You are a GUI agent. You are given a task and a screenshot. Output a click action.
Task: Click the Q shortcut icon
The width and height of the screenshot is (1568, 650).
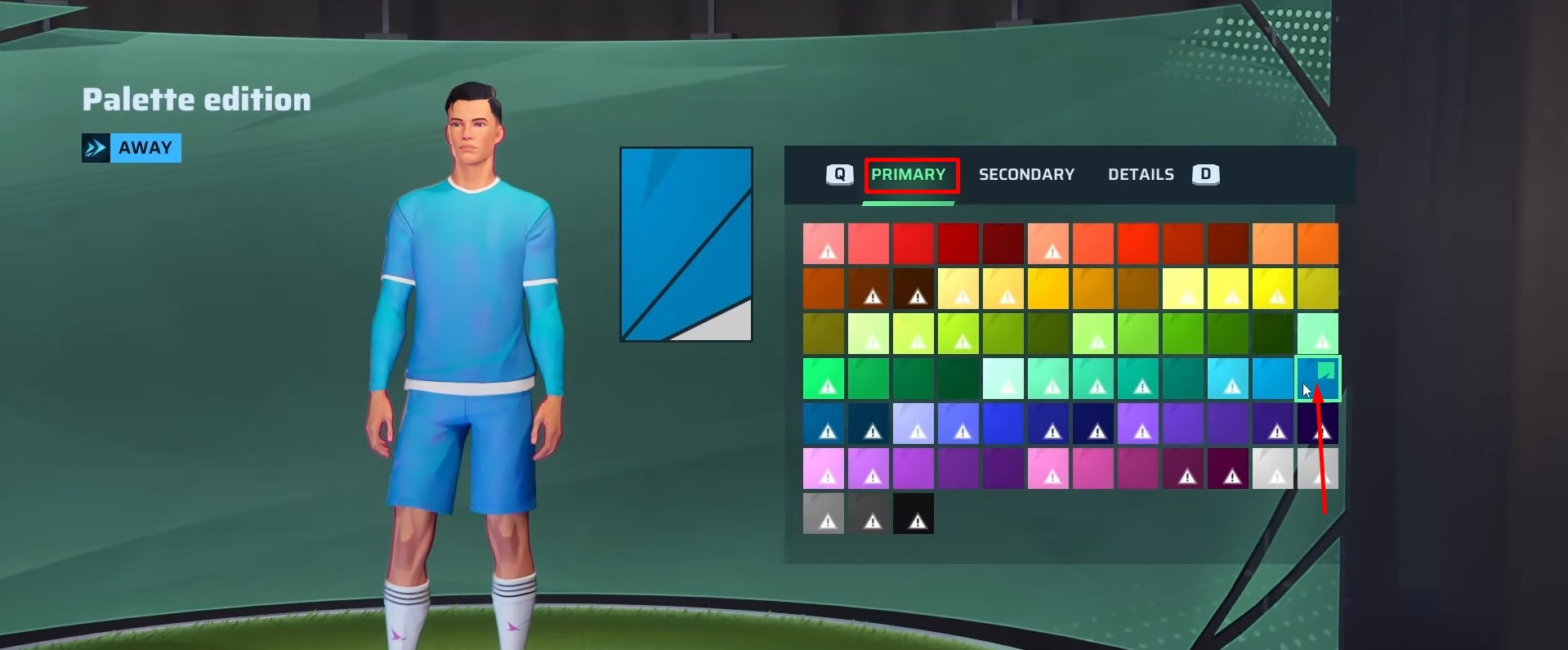point(839,174)
